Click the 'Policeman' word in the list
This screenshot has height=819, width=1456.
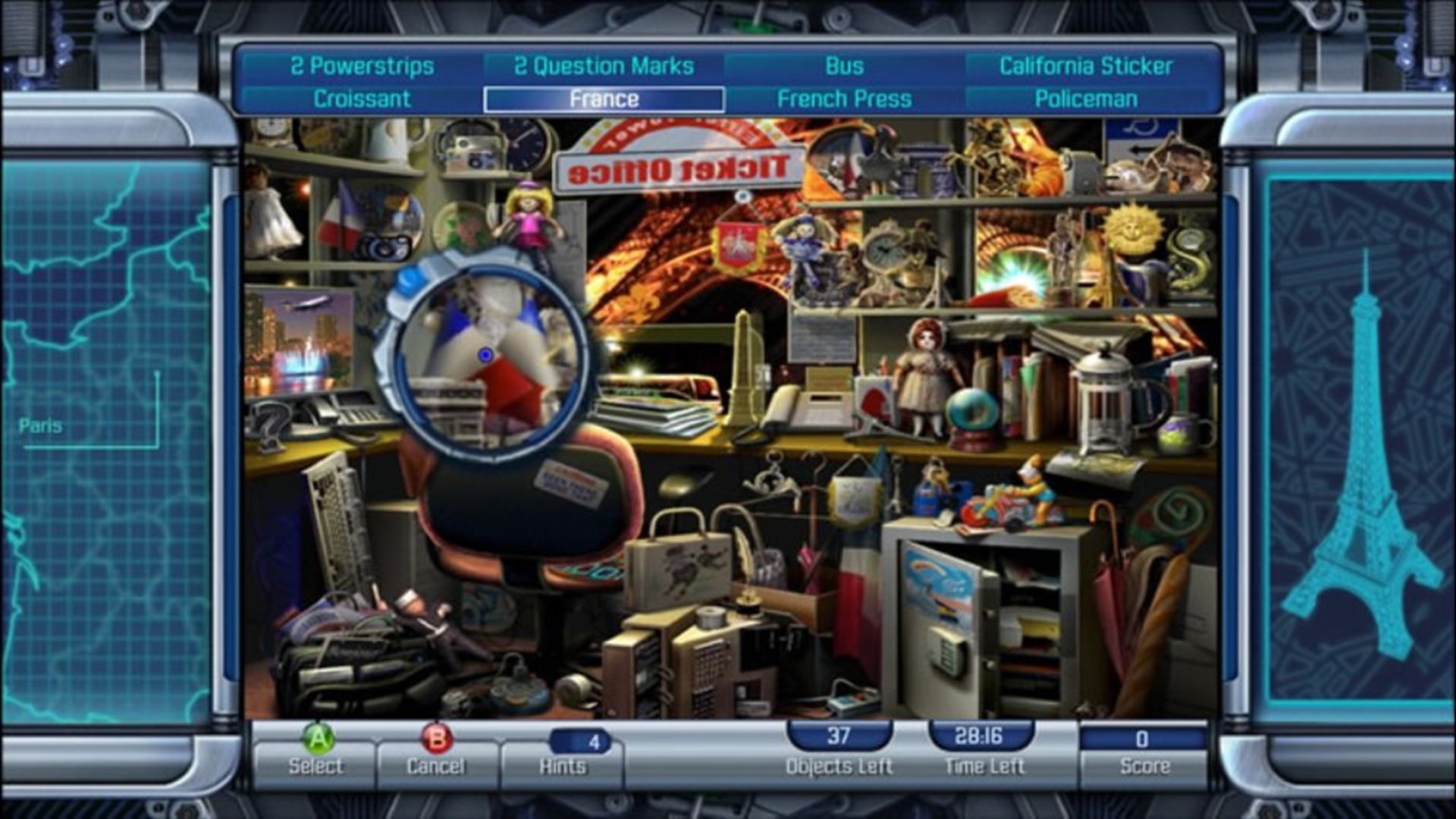tap(1084, 99)
